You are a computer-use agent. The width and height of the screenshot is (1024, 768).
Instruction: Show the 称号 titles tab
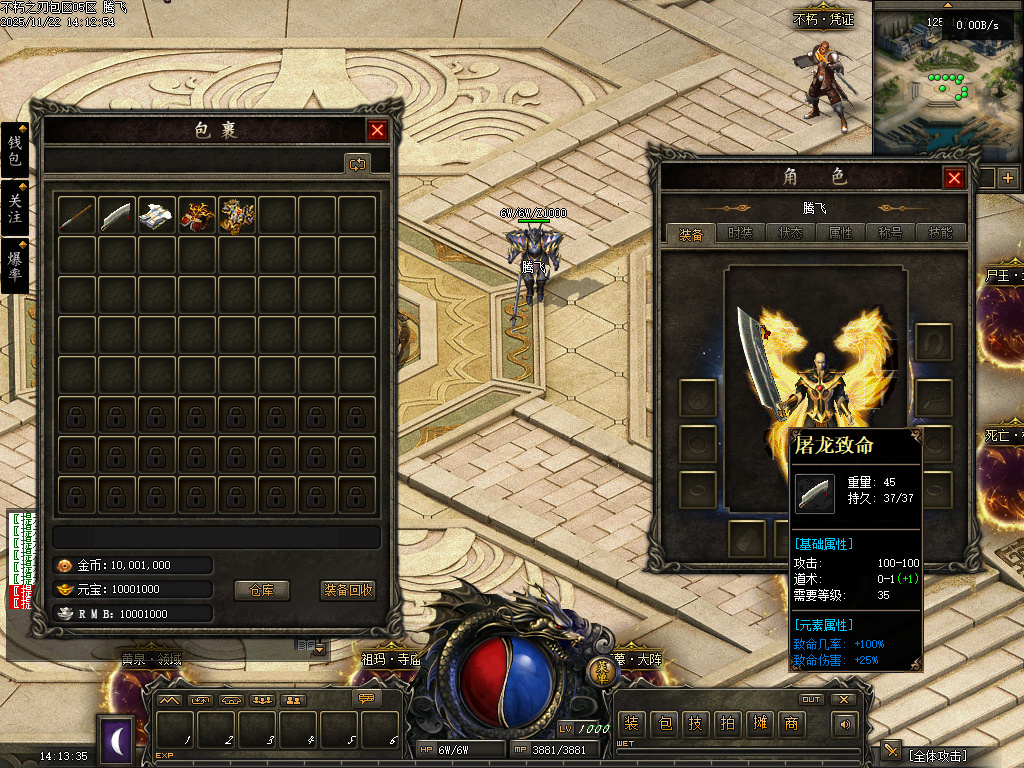(x=891, y=233)
